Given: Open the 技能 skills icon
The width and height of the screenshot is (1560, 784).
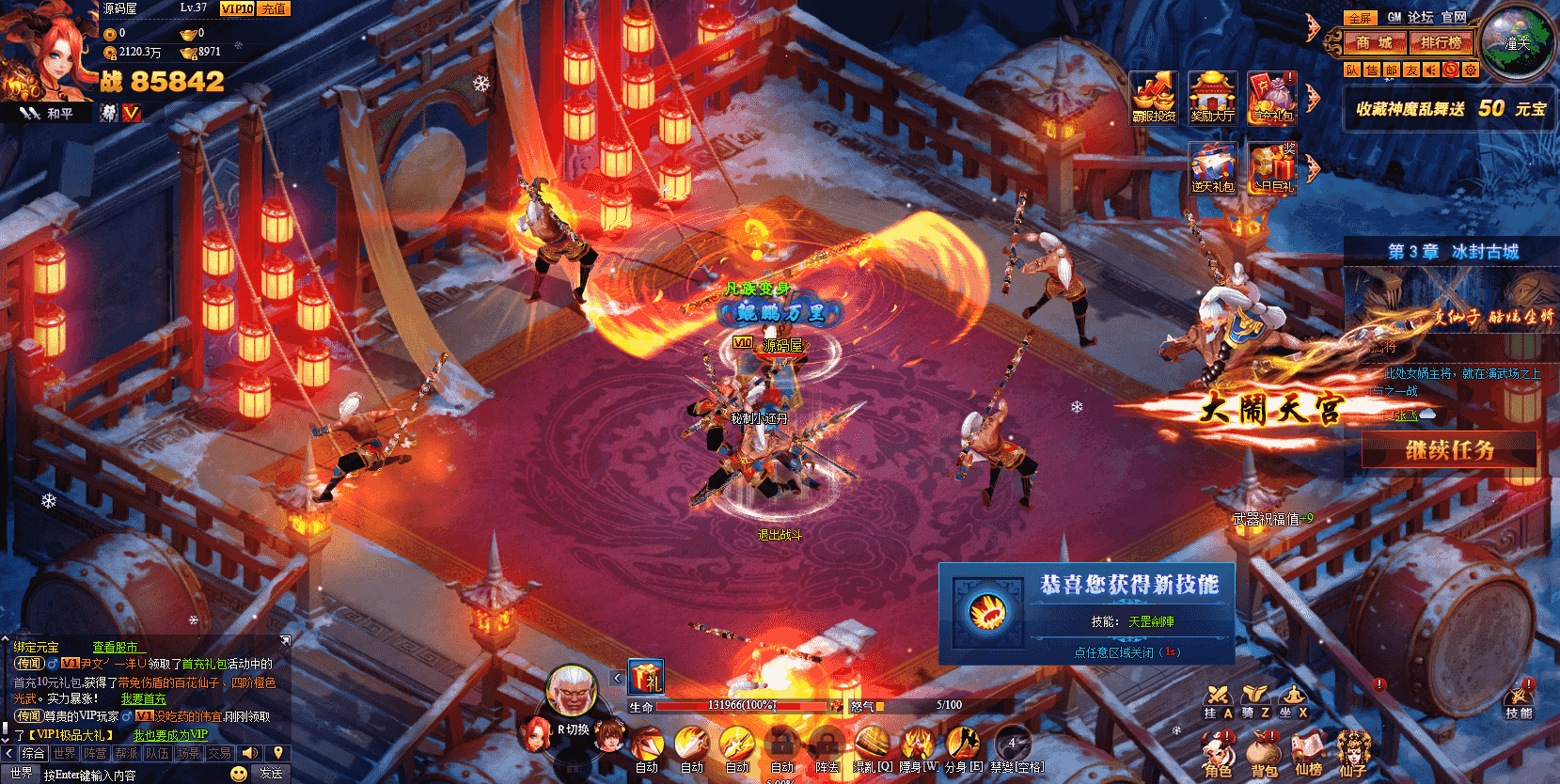Looking at the screenshot, I should click(1518, 698).
